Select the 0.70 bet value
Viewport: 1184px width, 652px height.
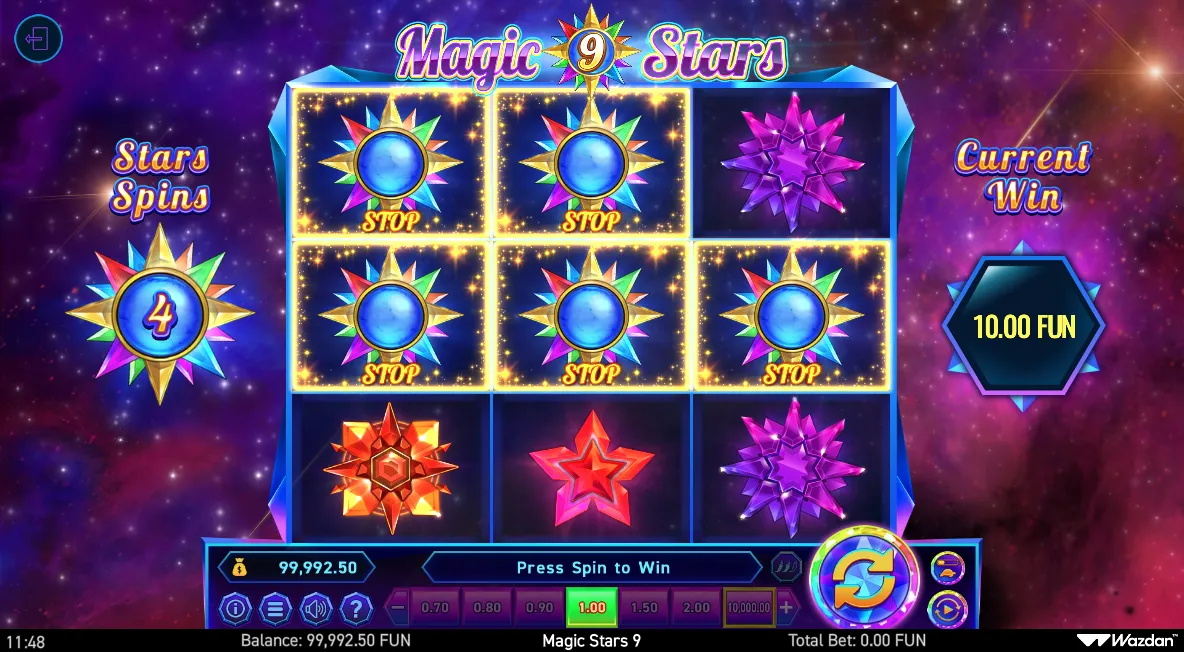pyautogui.click(x=435, y=607)
